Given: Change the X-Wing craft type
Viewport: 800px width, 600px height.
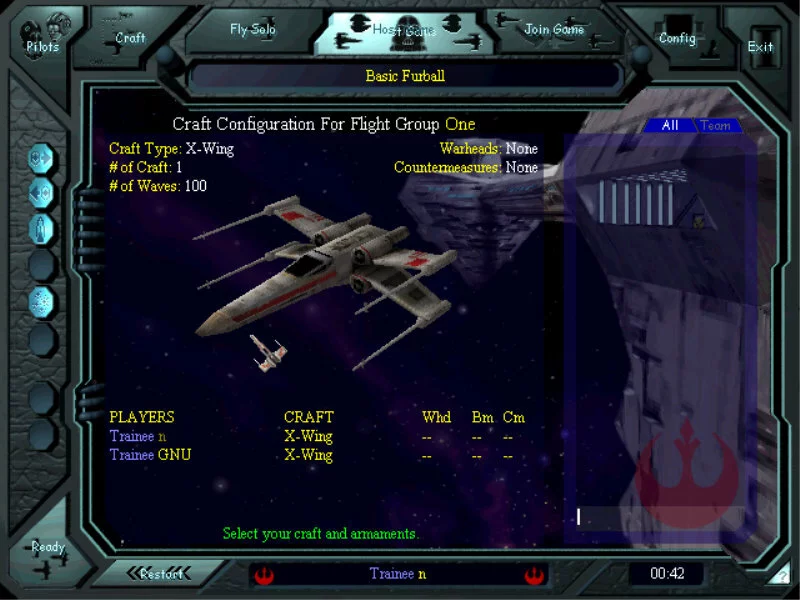Looking at the screenshot, I should point(209,149).
